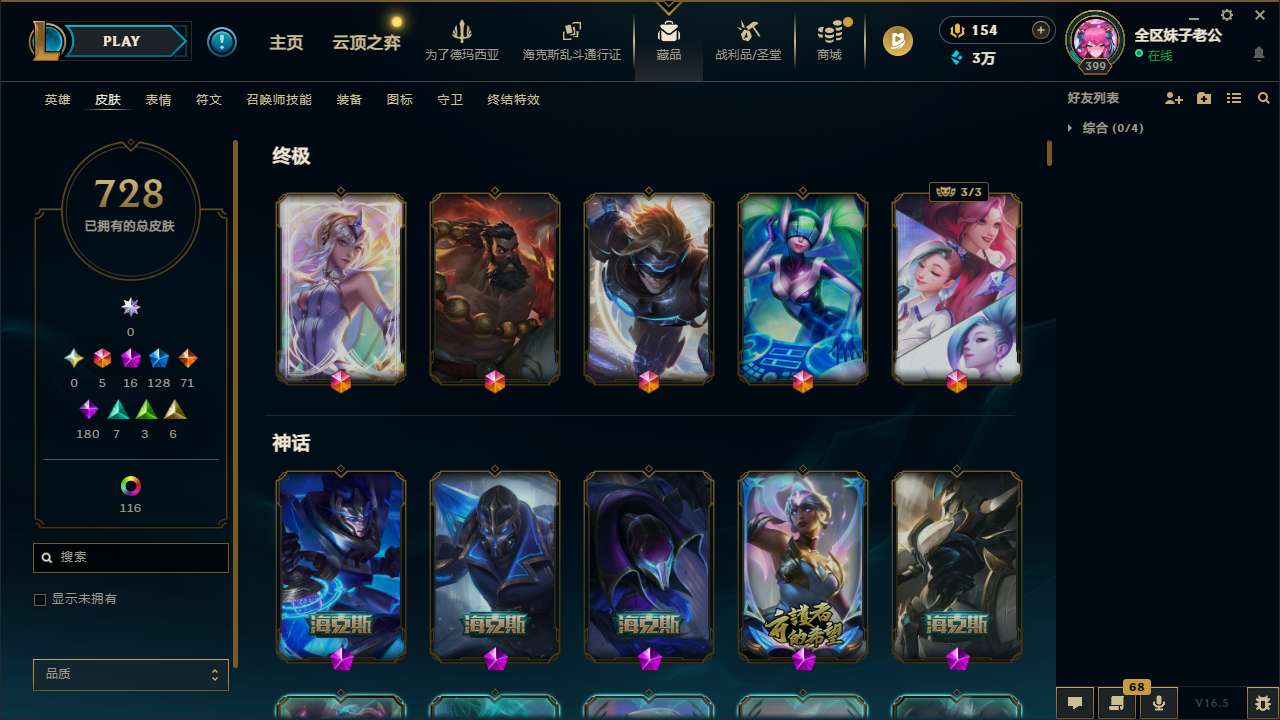Click inside the 搜索 search field
Viewport: 1280px width, 720px height.
(130, 557)
